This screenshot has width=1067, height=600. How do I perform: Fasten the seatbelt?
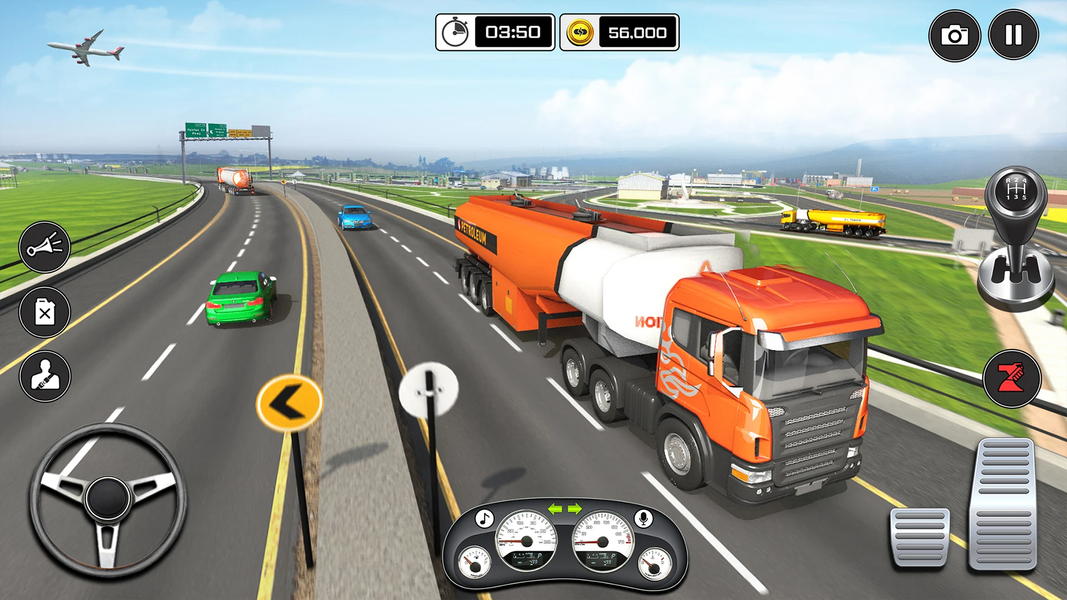coord(45,376)
